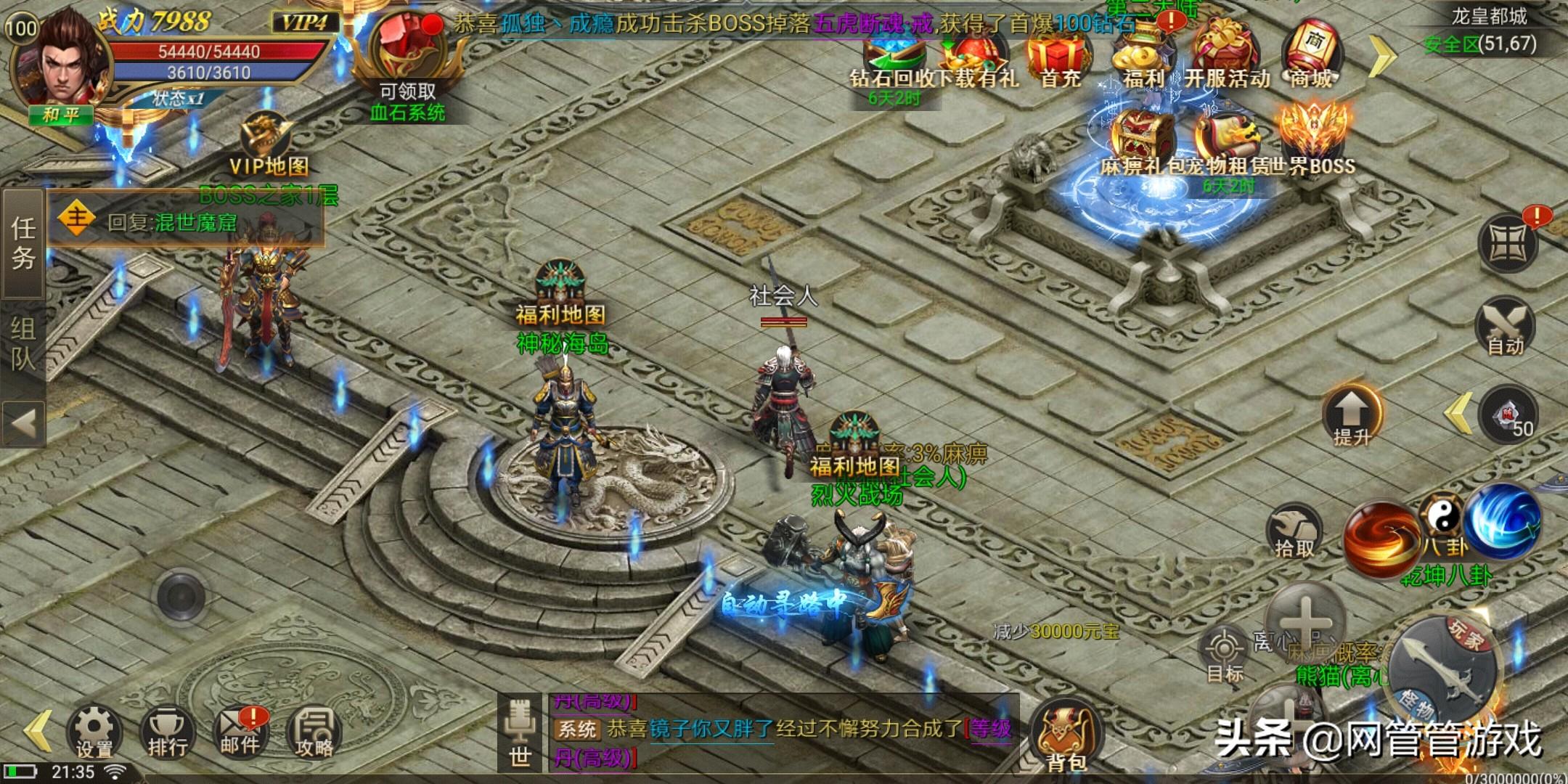Switch to the 组队 team tab

pyautogui.click(x=23, y=343)
